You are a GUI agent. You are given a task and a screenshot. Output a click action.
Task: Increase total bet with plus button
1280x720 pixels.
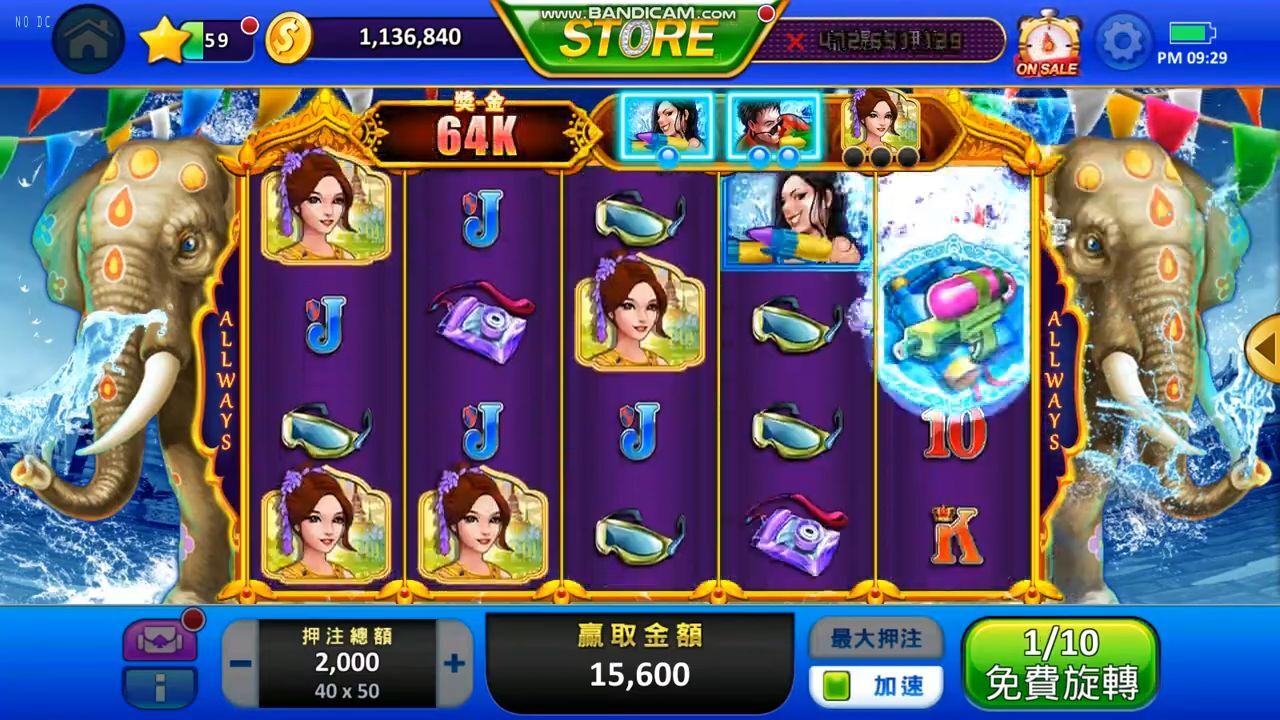[x=454, y=663]
